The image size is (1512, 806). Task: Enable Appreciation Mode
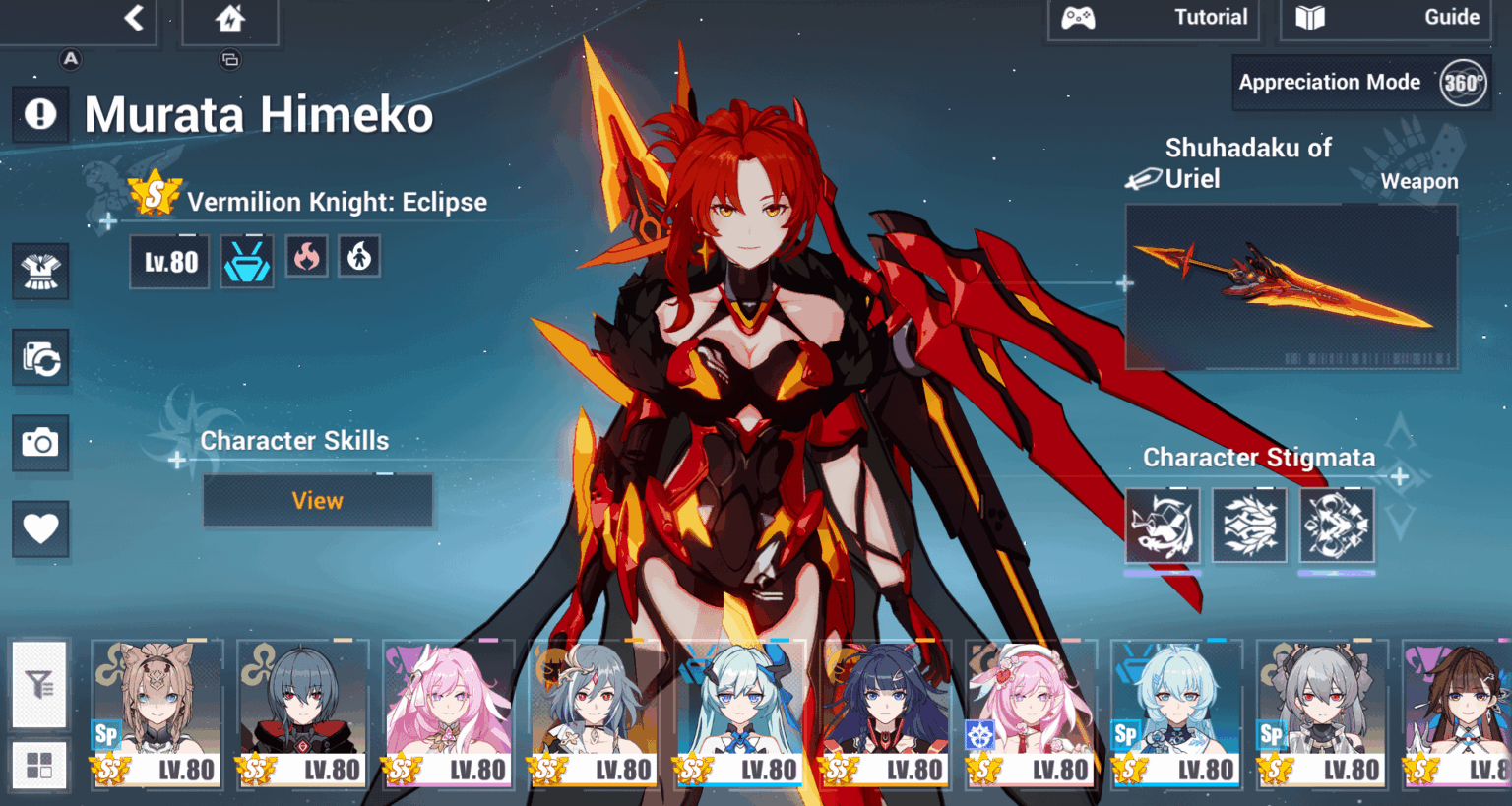point(1331,82)
